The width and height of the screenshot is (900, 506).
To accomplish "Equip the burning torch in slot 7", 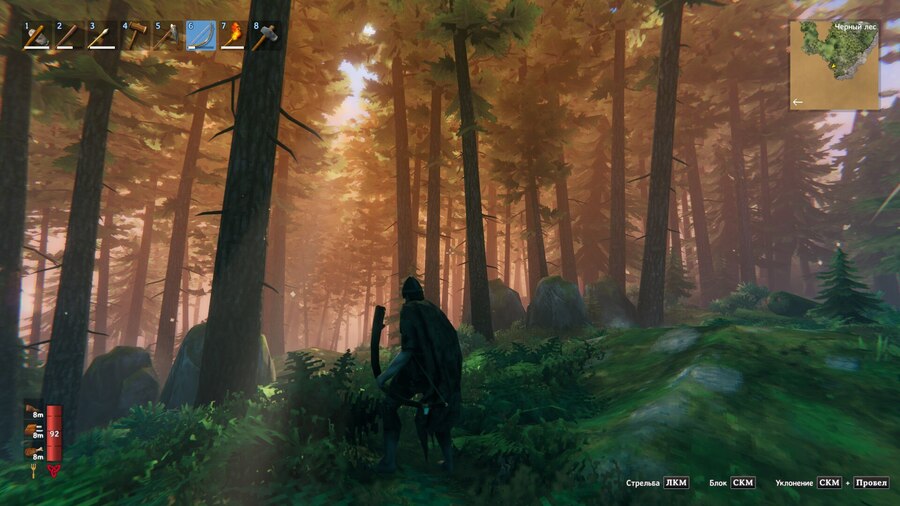I will tap(232, 35).
